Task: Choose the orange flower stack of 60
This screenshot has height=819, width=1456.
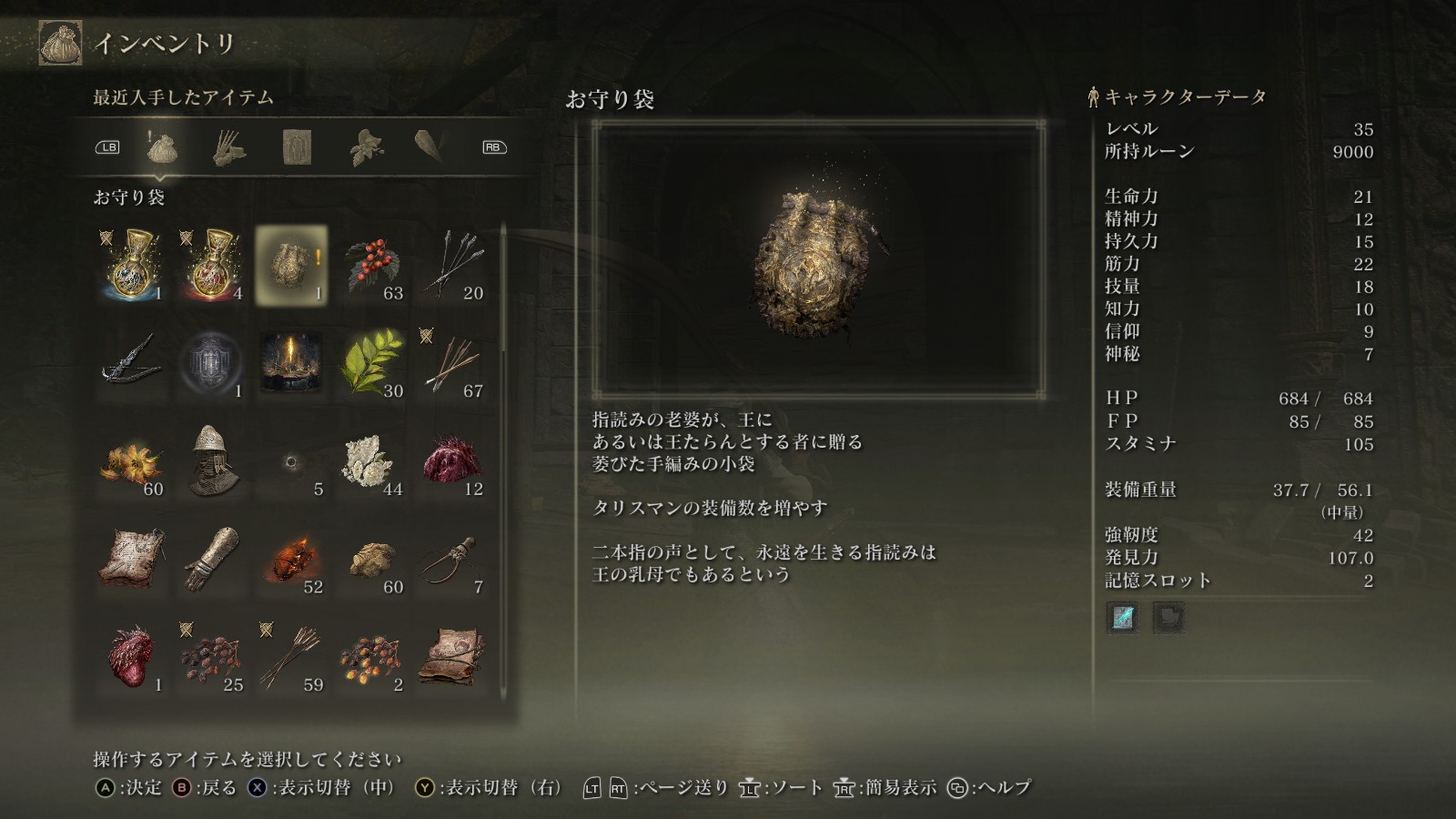Action: tap(132, 461)
